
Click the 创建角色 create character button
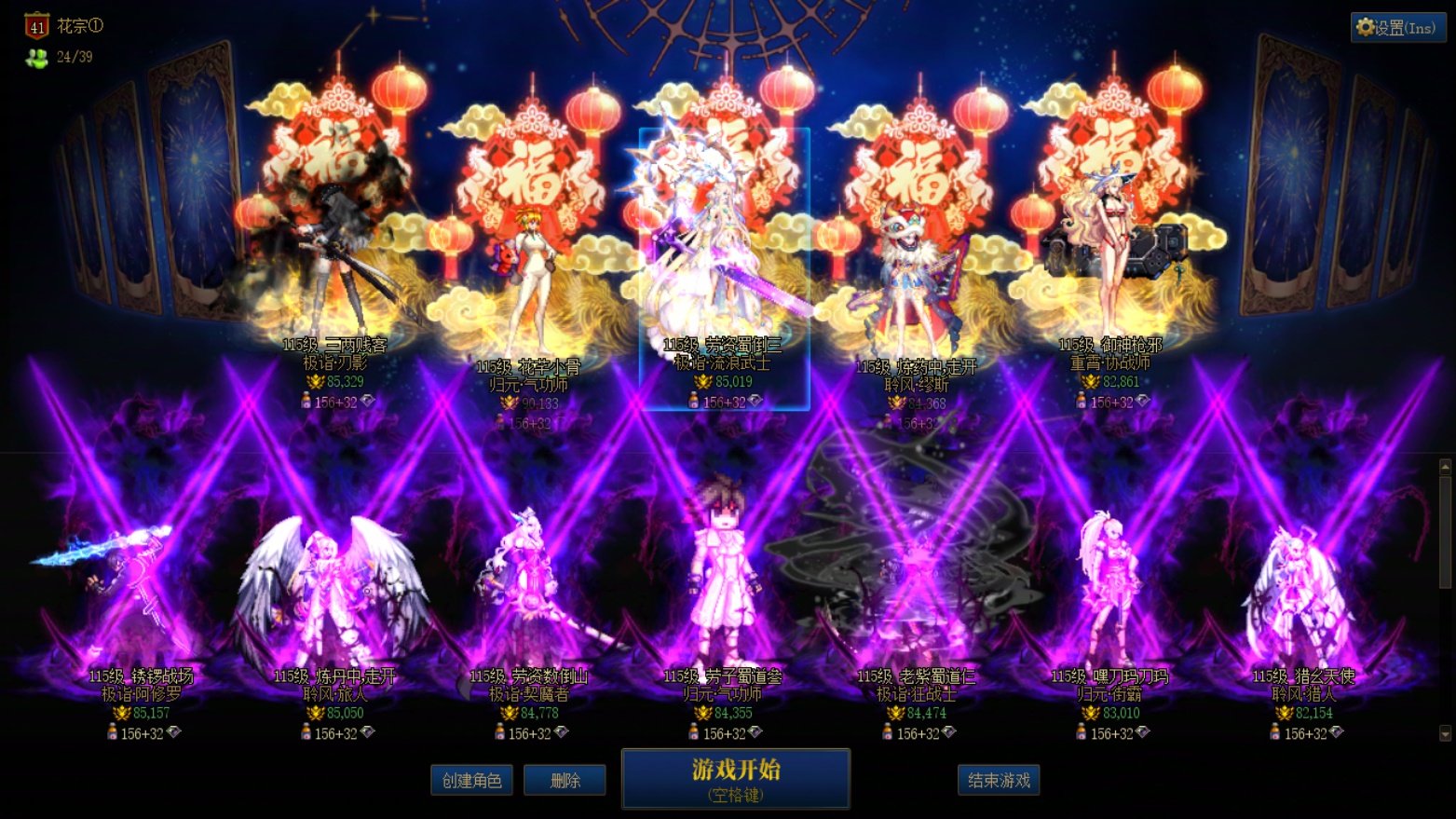tap(471, 780)
